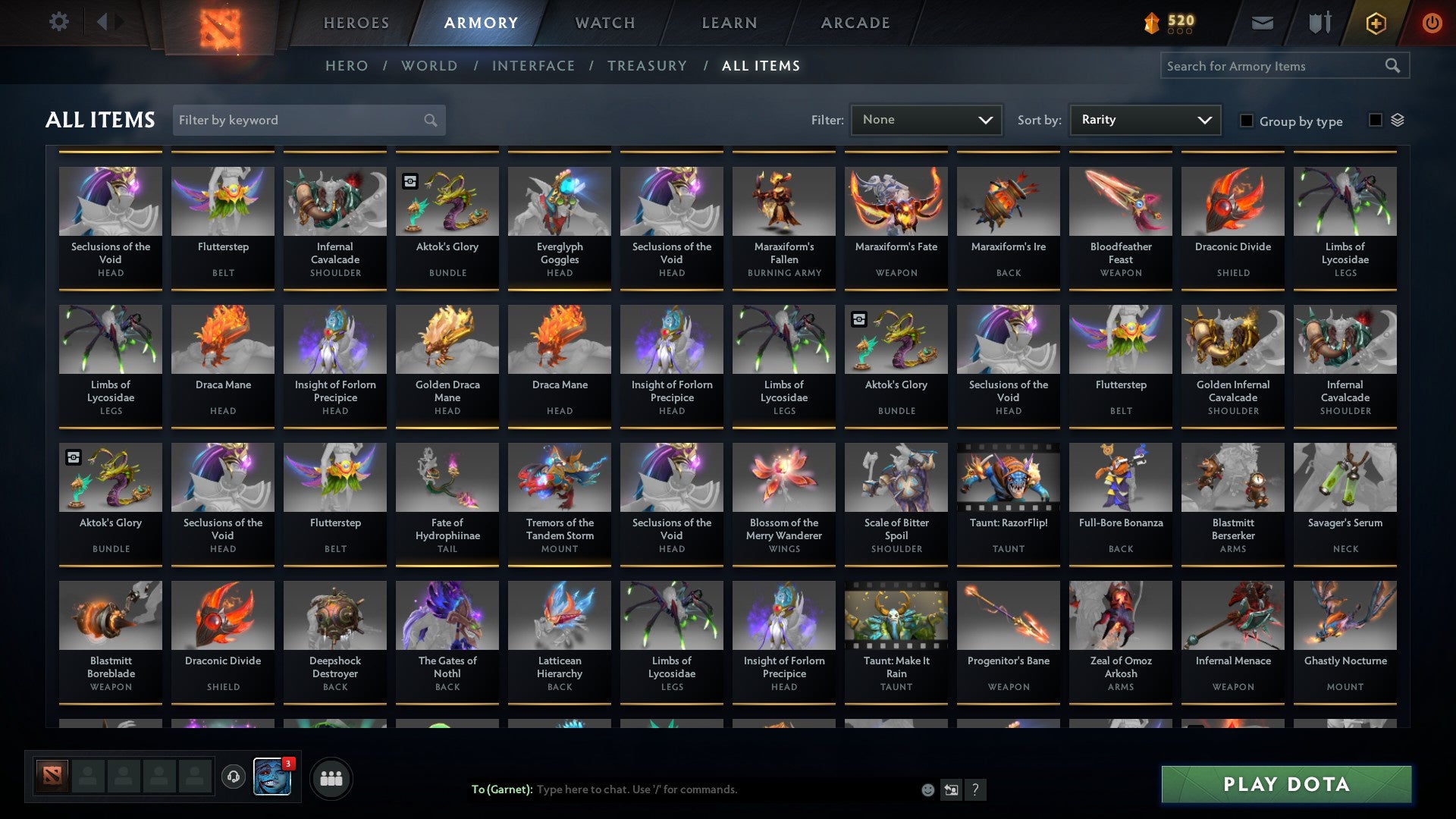Open the TREASURY section in the breadcrumb
The height and width of the screenshot is (819, 1456).
pyautogui.click(x=648, y=66)
